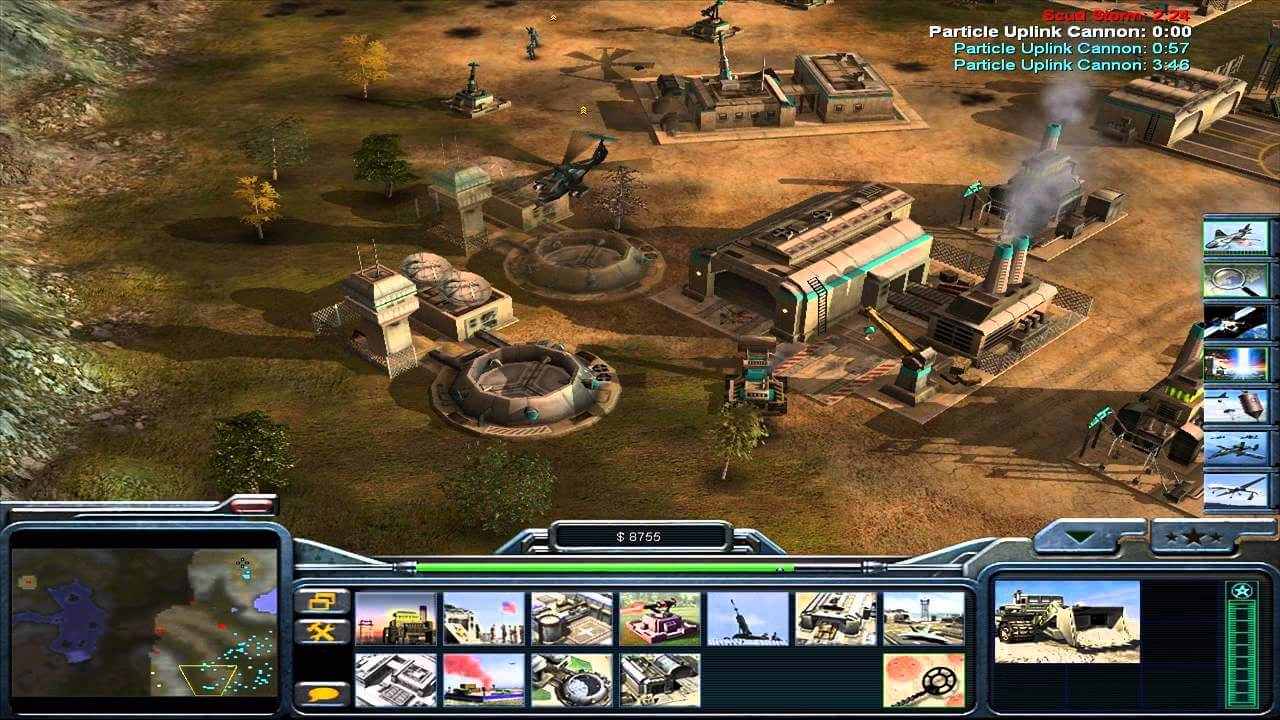
Task: Open the communicator chat bubble button
Action: pos(319,692)
